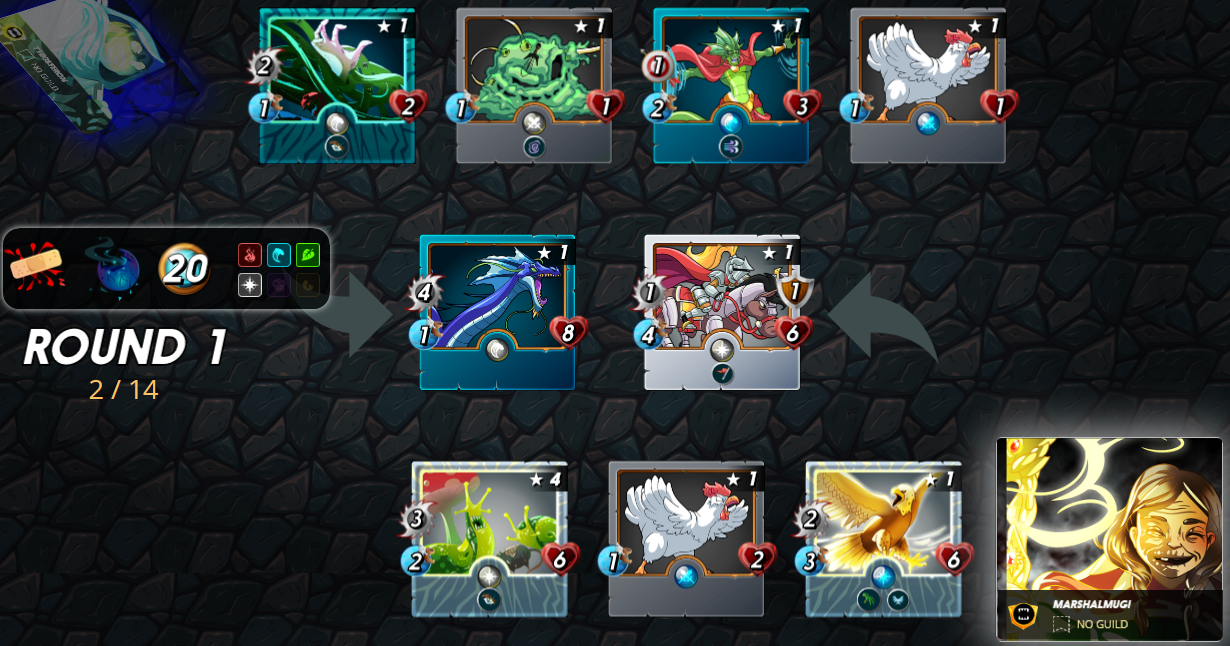Click the green slime blob card
Screen dimensions: 1230x646
point(533,85)
